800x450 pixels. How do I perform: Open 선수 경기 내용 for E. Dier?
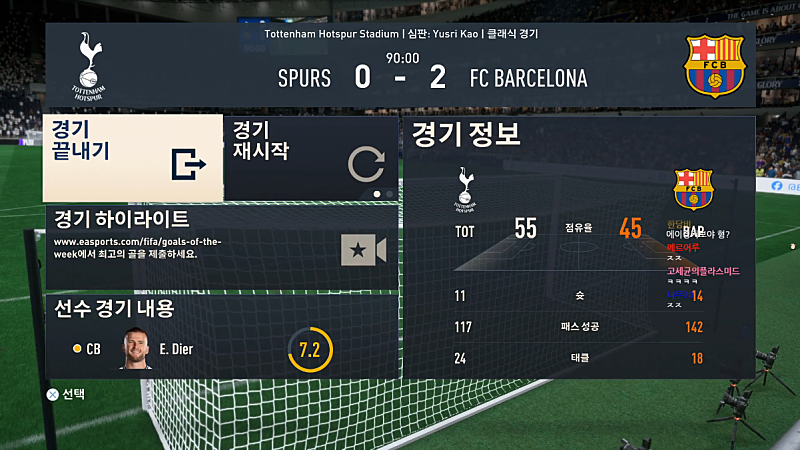[222, 336]
